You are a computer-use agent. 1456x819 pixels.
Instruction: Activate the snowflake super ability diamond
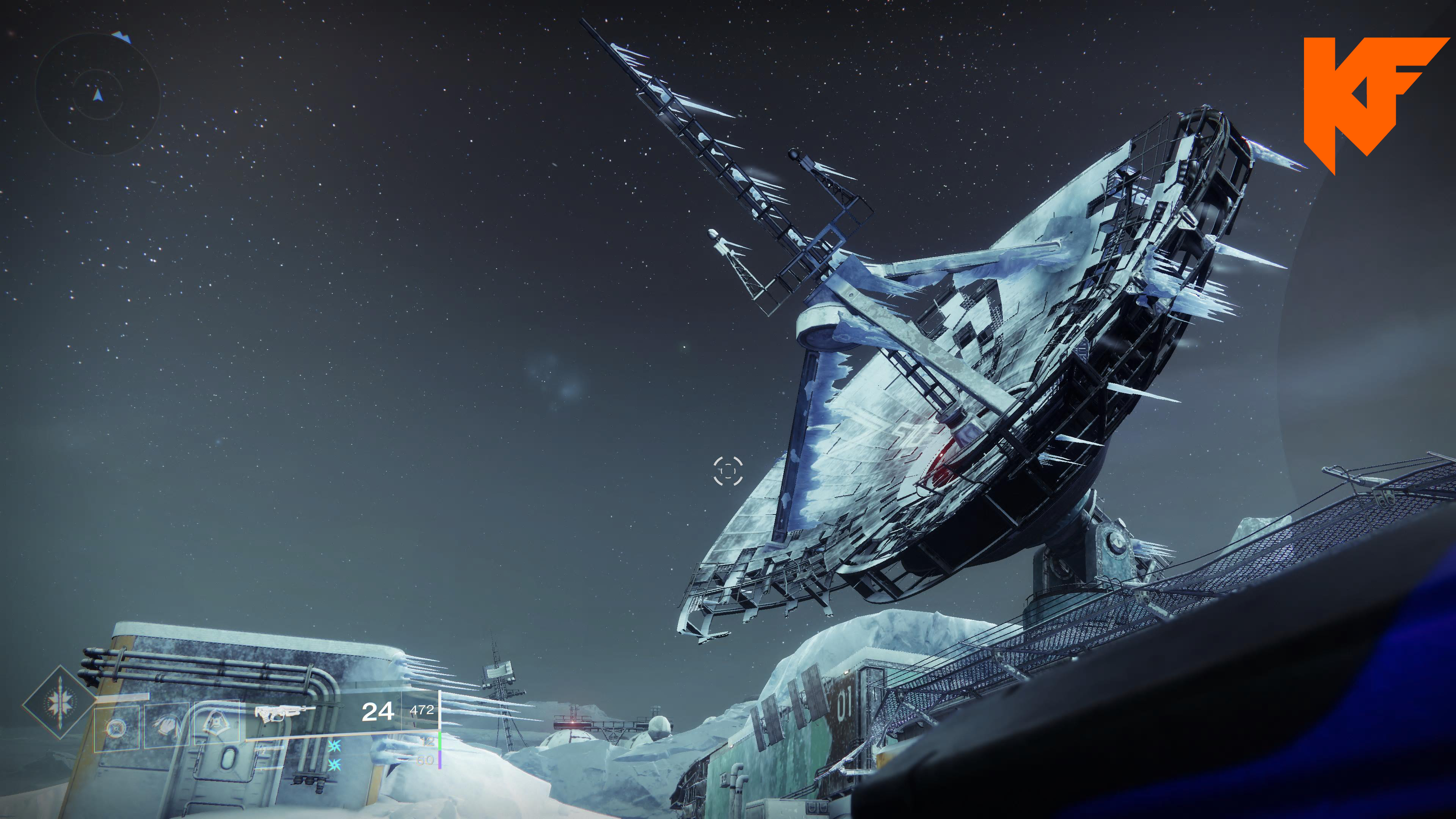[x=60, y=703]
